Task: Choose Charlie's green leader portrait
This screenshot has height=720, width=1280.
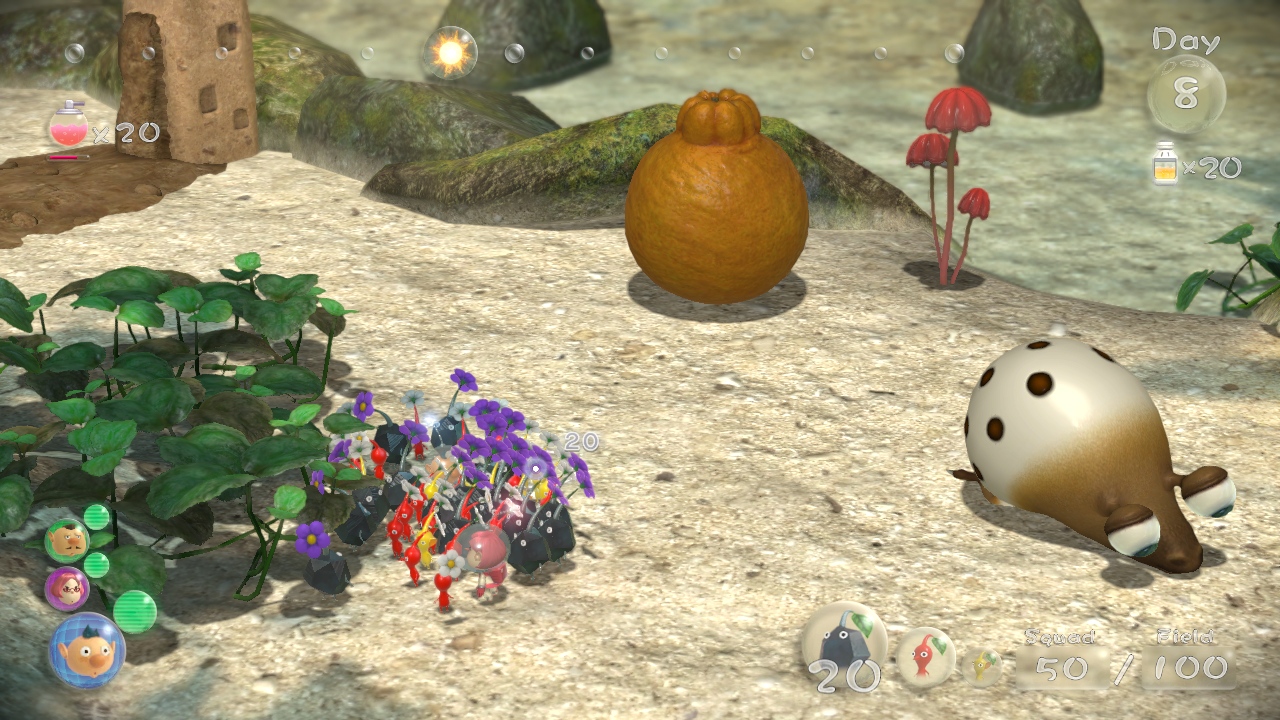Action: (x=67, y=540)
